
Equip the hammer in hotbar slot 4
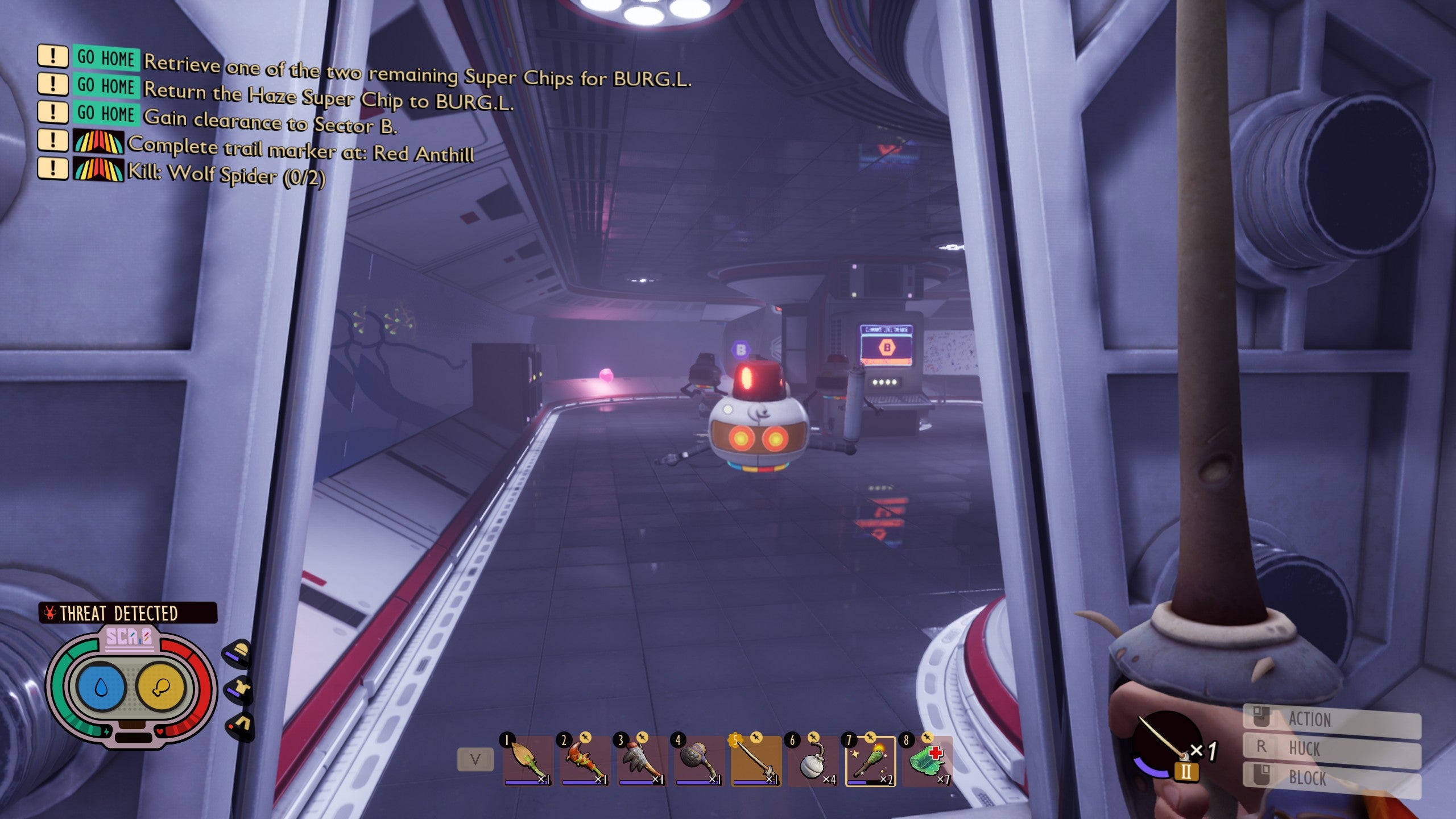[x=699, y=761]
